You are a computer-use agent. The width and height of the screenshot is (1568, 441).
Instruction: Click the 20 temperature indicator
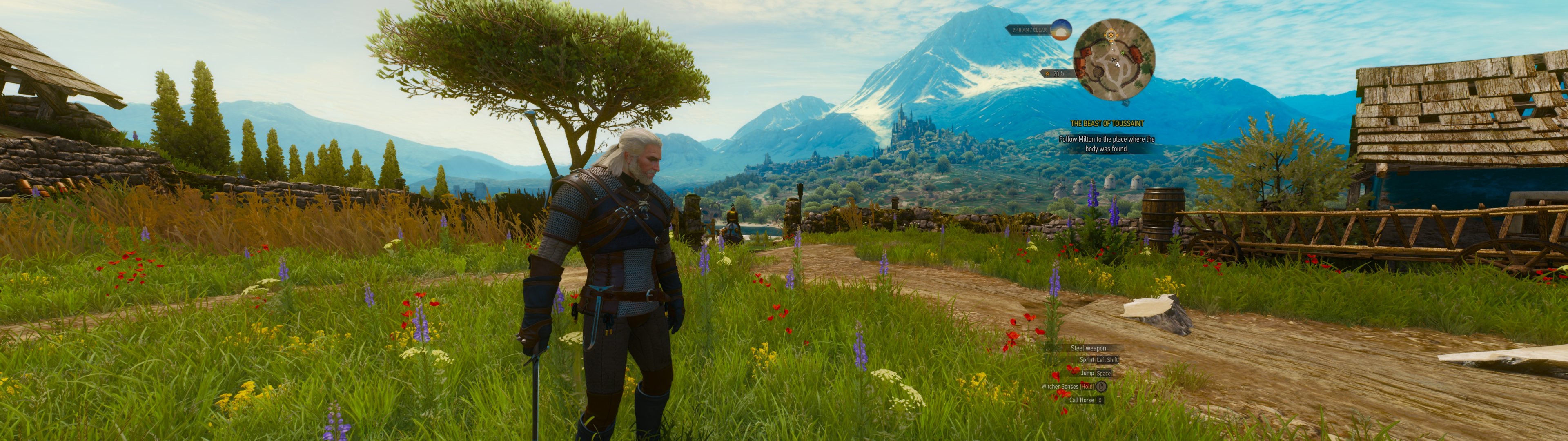pos(1057,73)
